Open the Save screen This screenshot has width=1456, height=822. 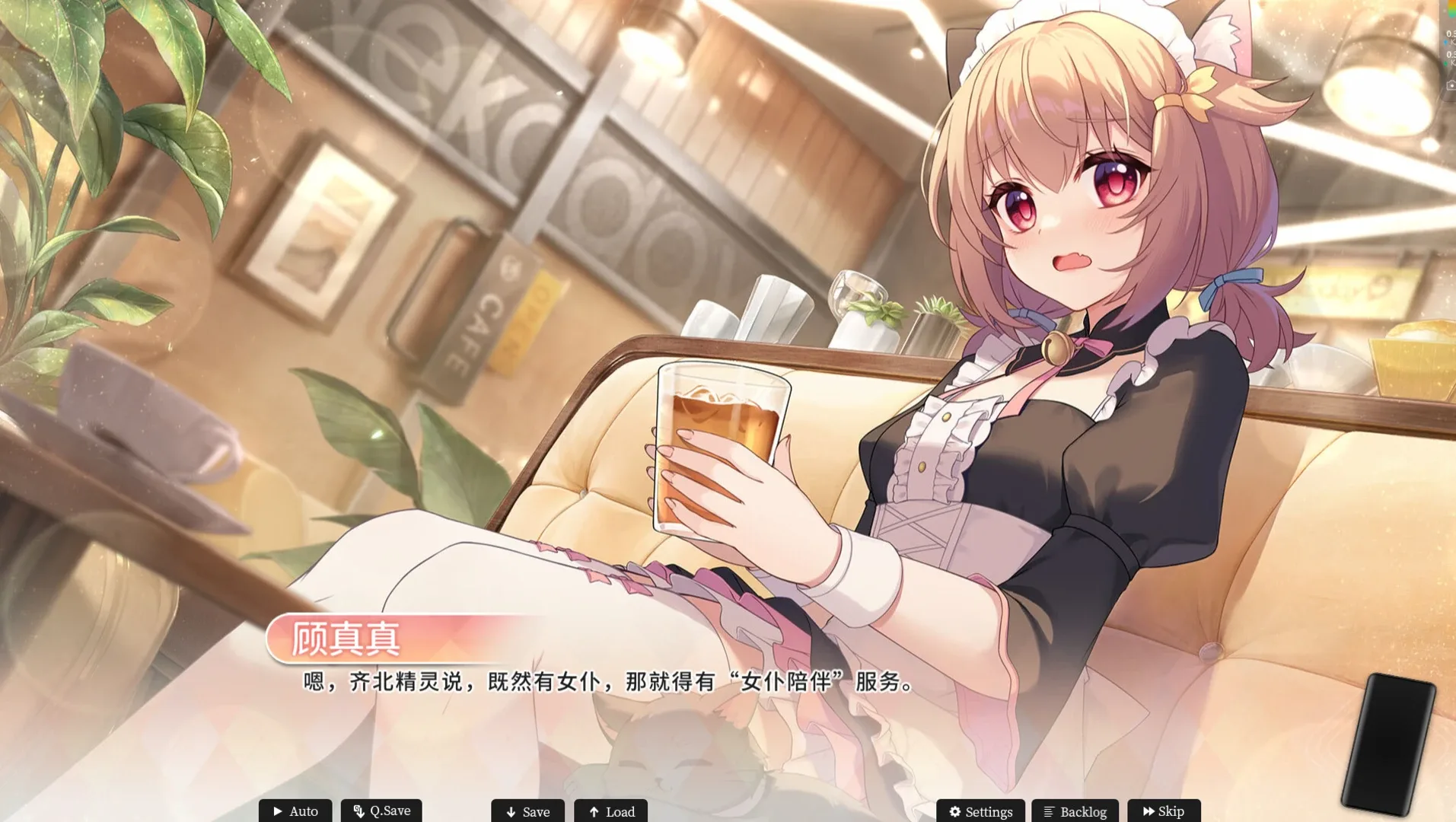coord(527,811)
